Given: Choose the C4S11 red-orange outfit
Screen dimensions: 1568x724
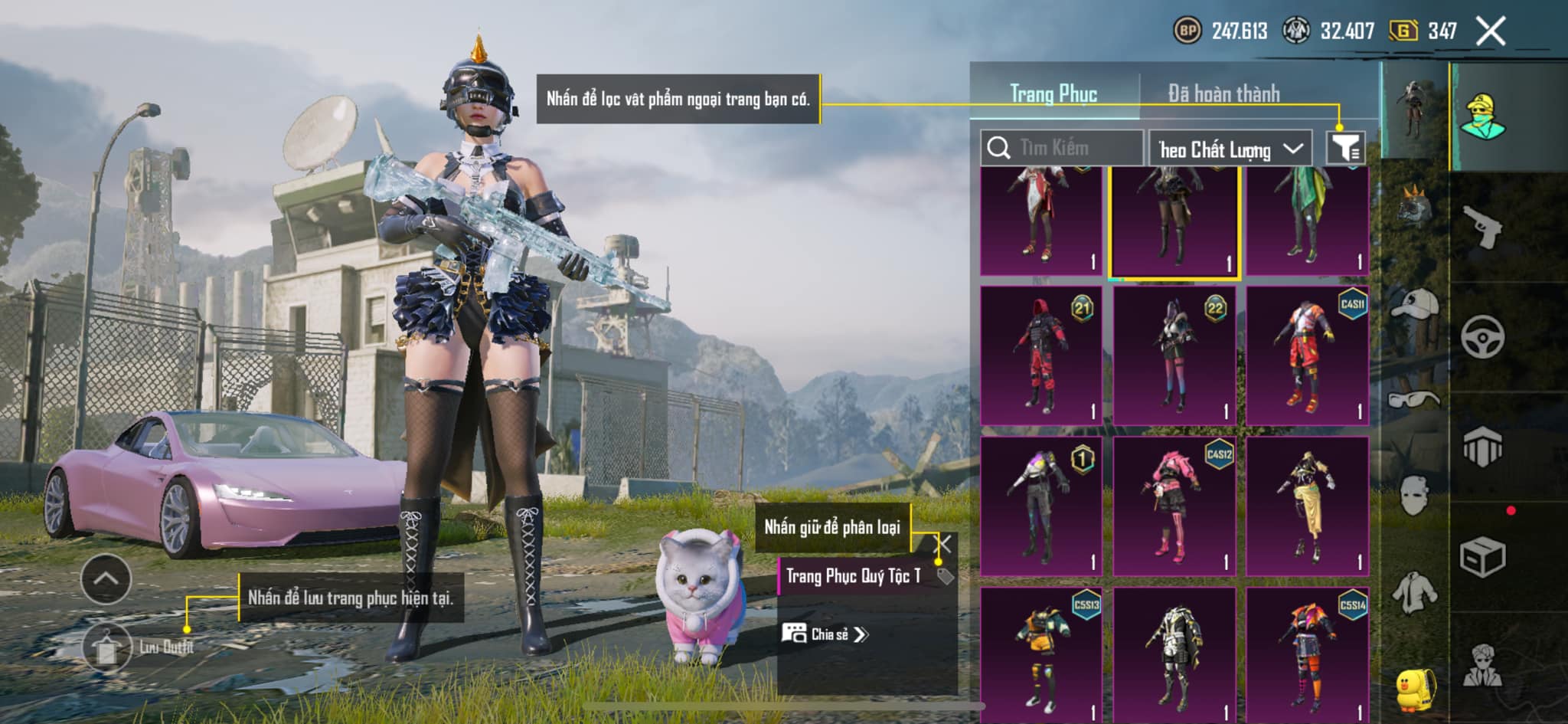Looking at the screenshot, I should pos(1307,355).
